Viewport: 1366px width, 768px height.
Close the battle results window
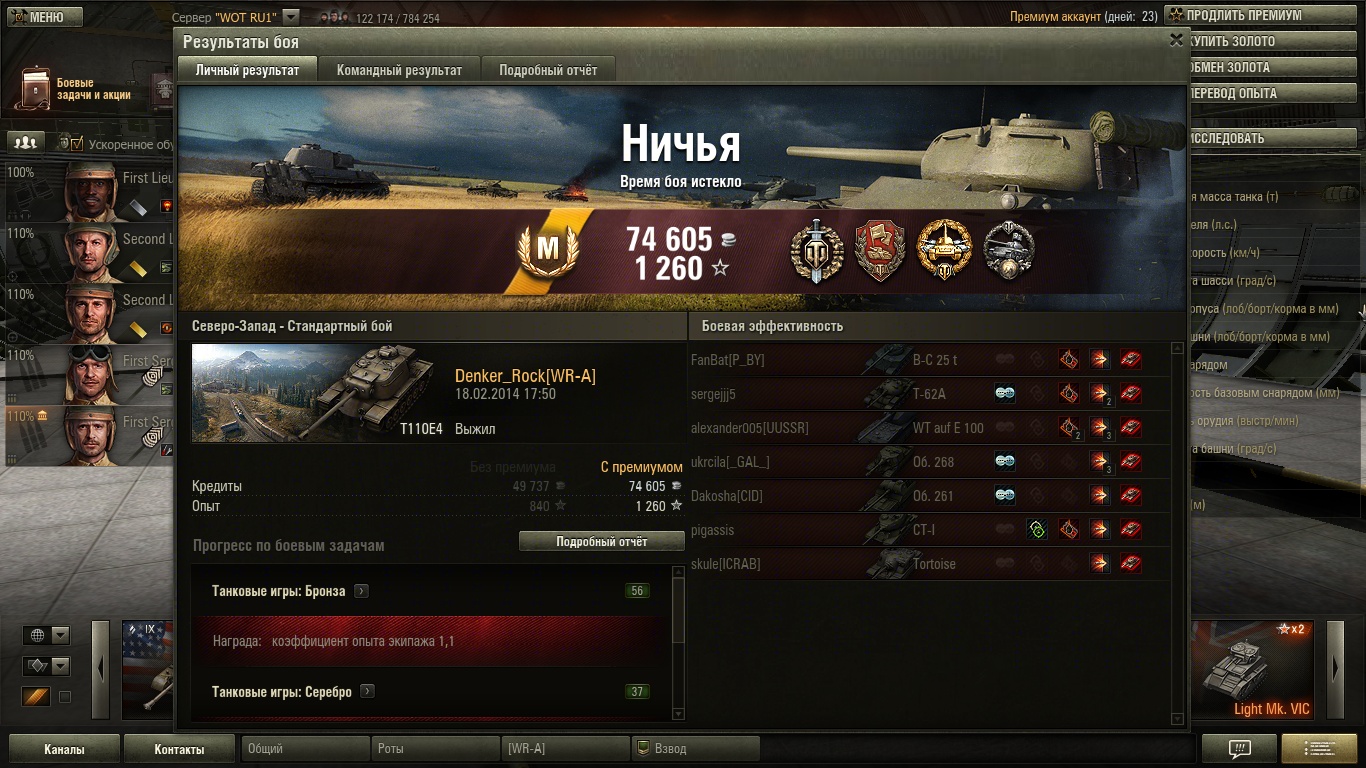point(1176,40)
